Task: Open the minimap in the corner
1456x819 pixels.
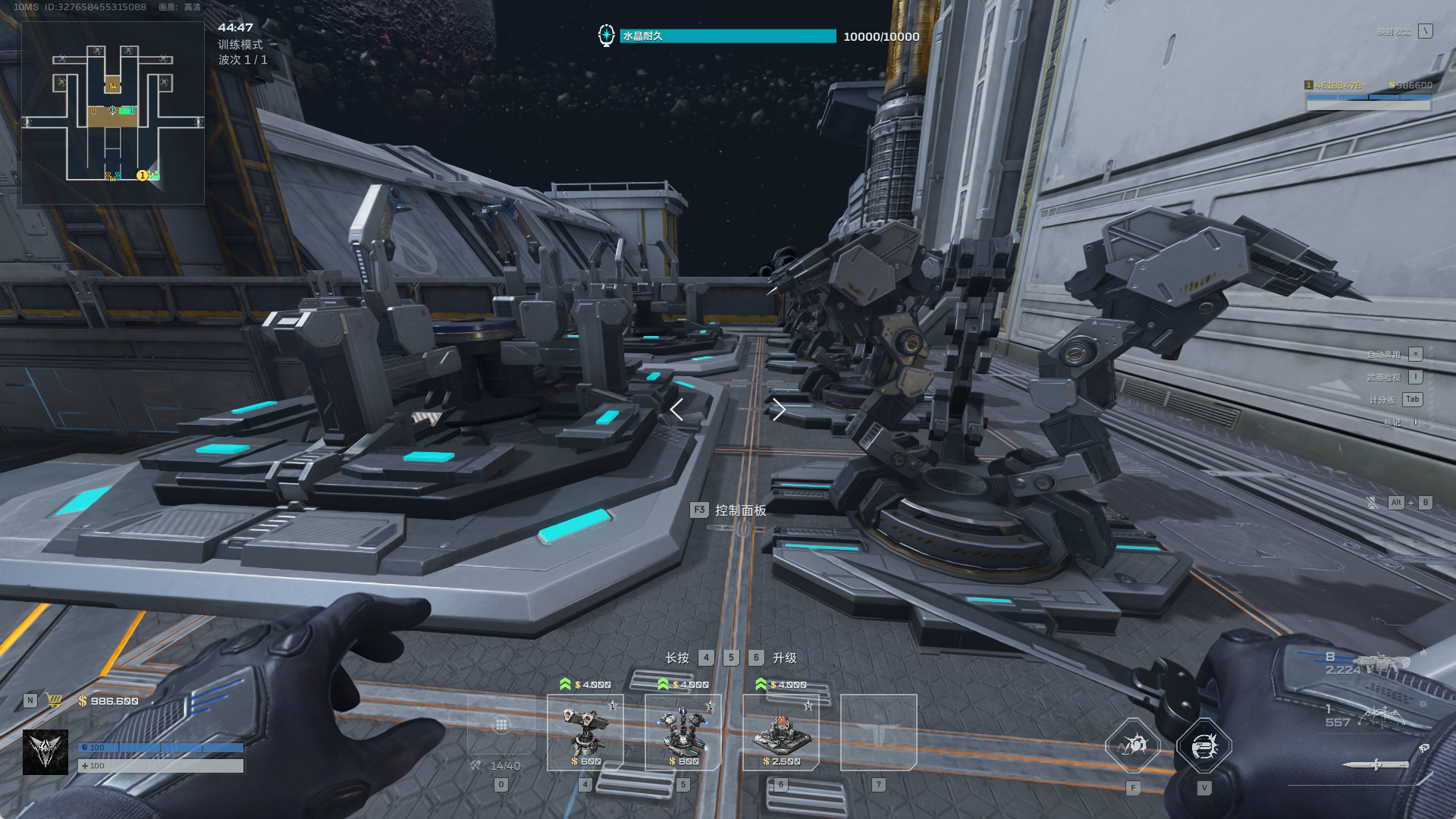Action: pyautogui.click(x=112, y=112)
